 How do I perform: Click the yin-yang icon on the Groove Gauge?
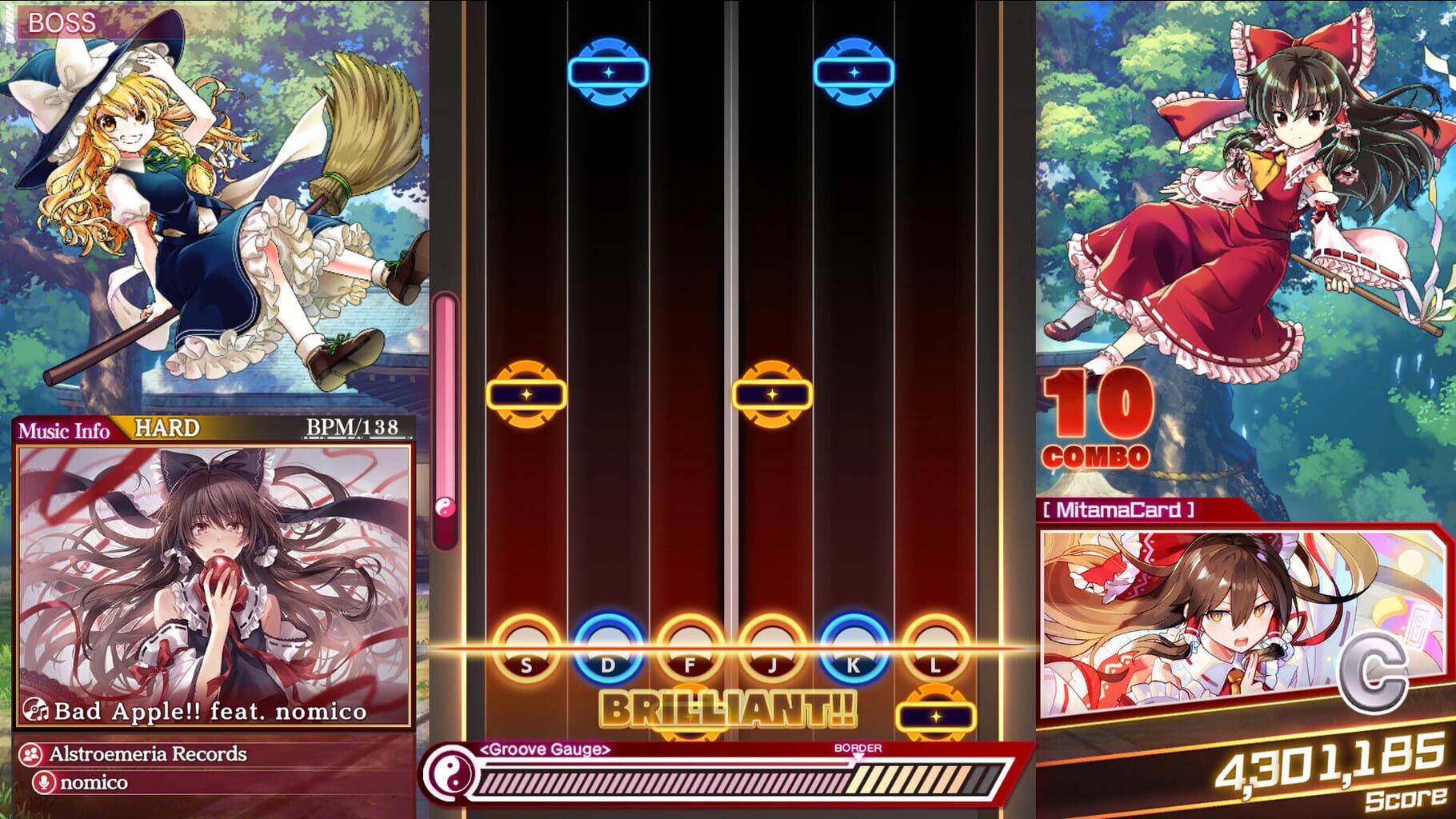(451, 772)
